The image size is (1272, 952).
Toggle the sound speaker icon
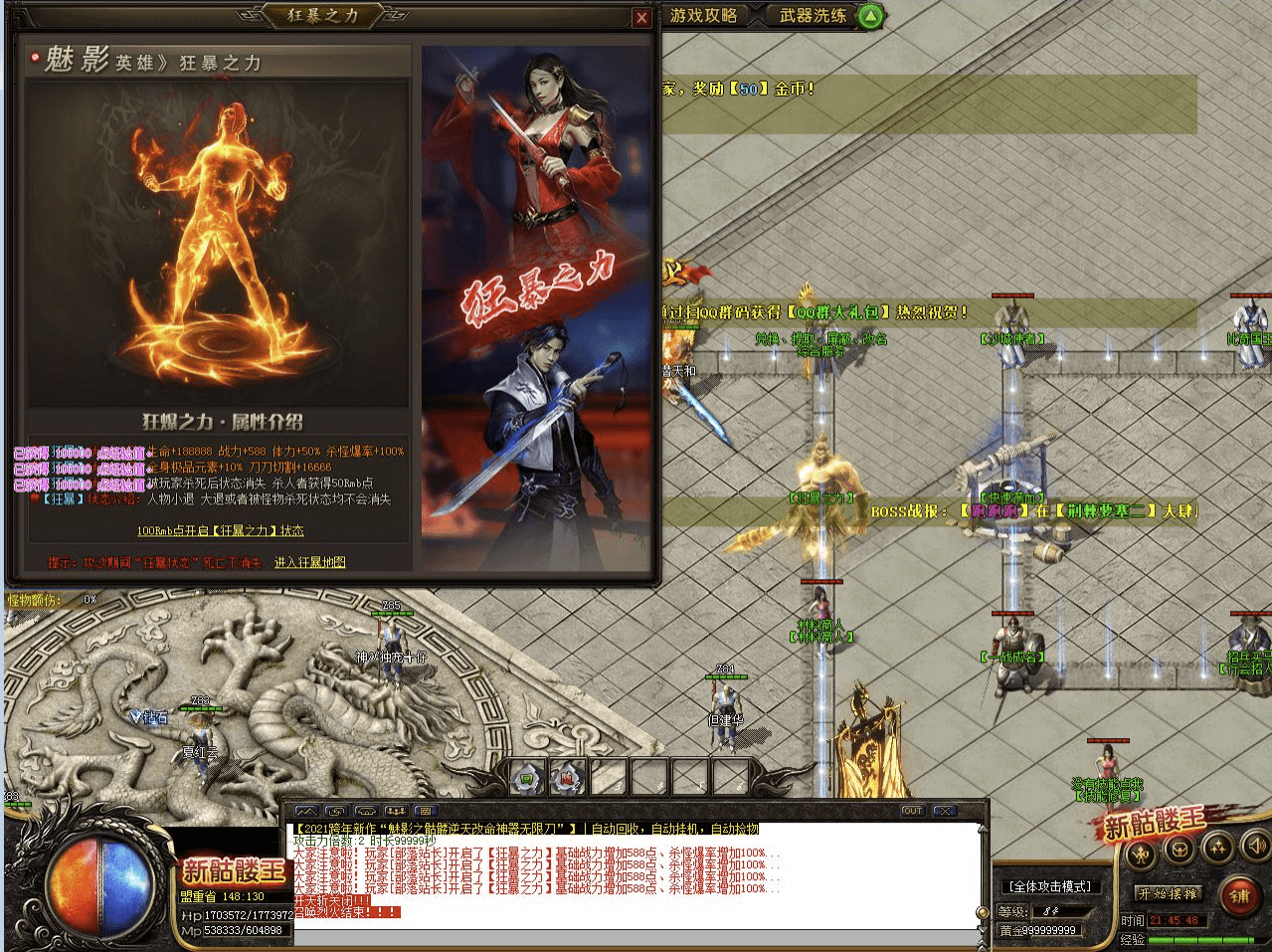coord(1255,846)
